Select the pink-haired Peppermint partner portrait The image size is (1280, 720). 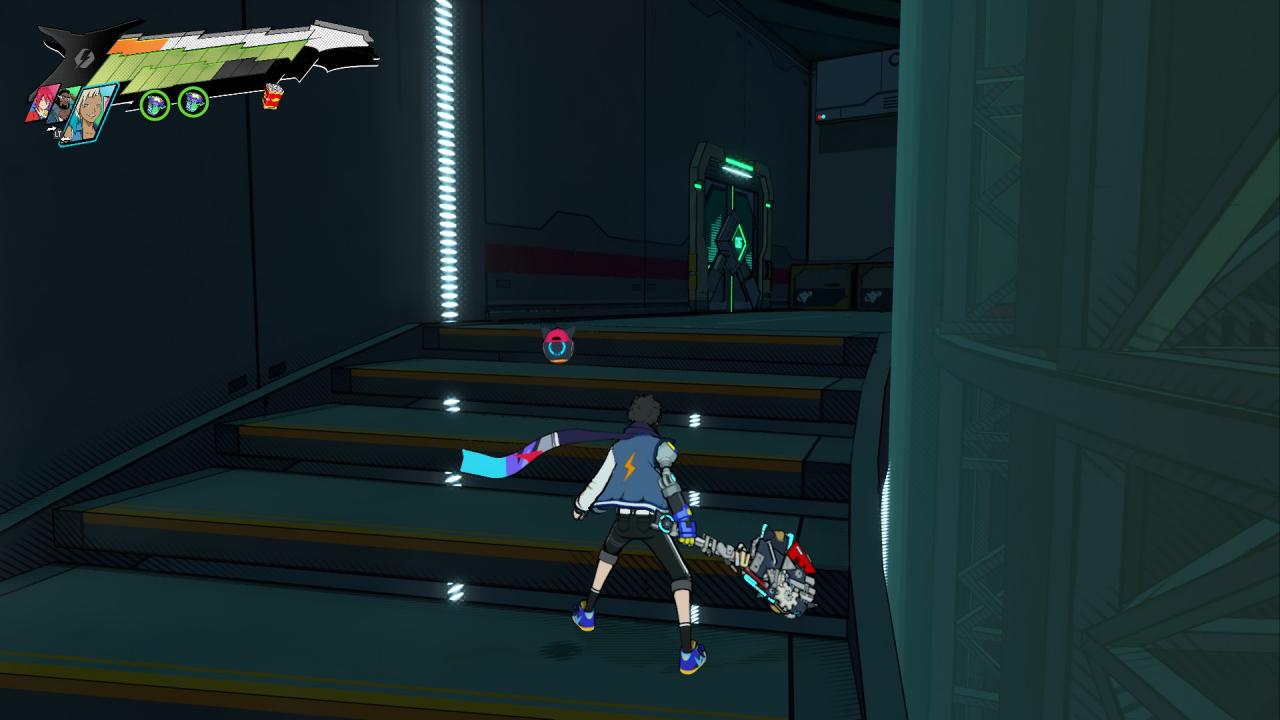point(43,103)
